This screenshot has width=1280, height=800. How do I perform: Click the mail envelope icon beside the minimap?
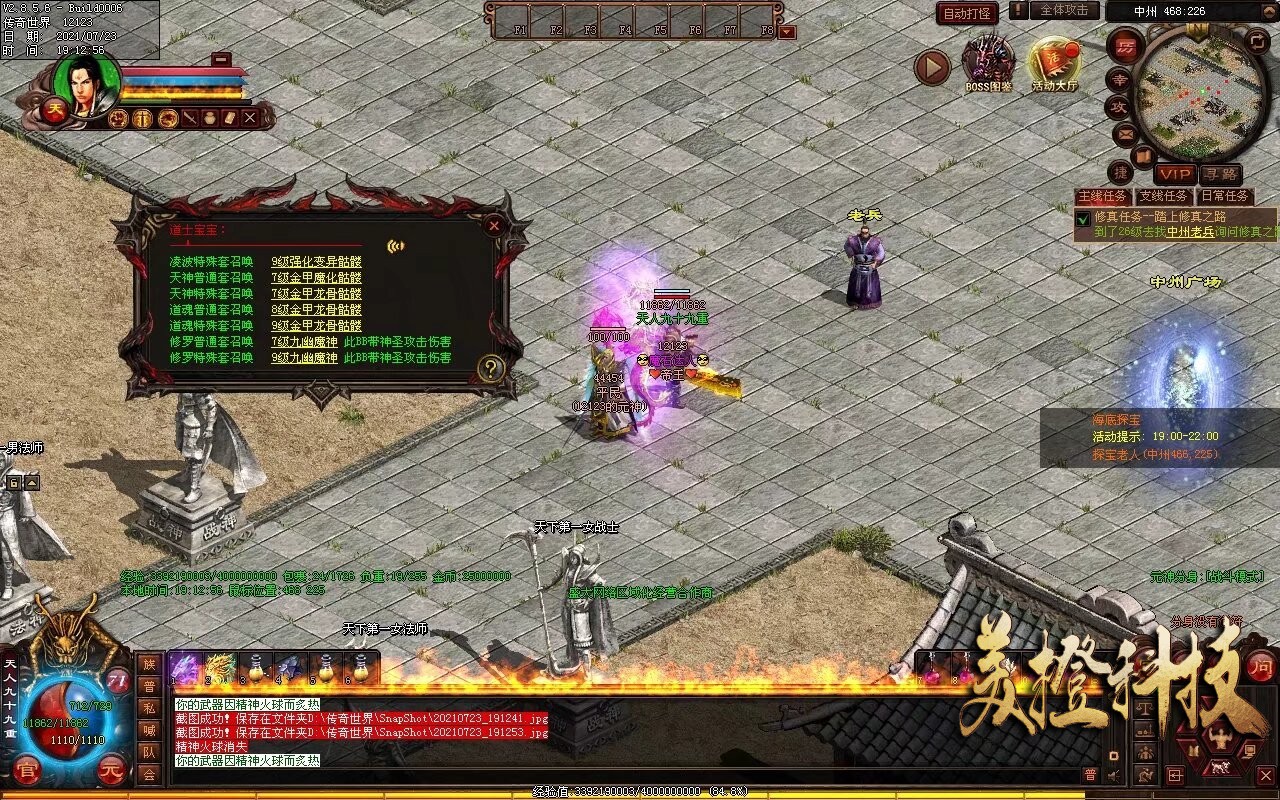coord(1123,134)
